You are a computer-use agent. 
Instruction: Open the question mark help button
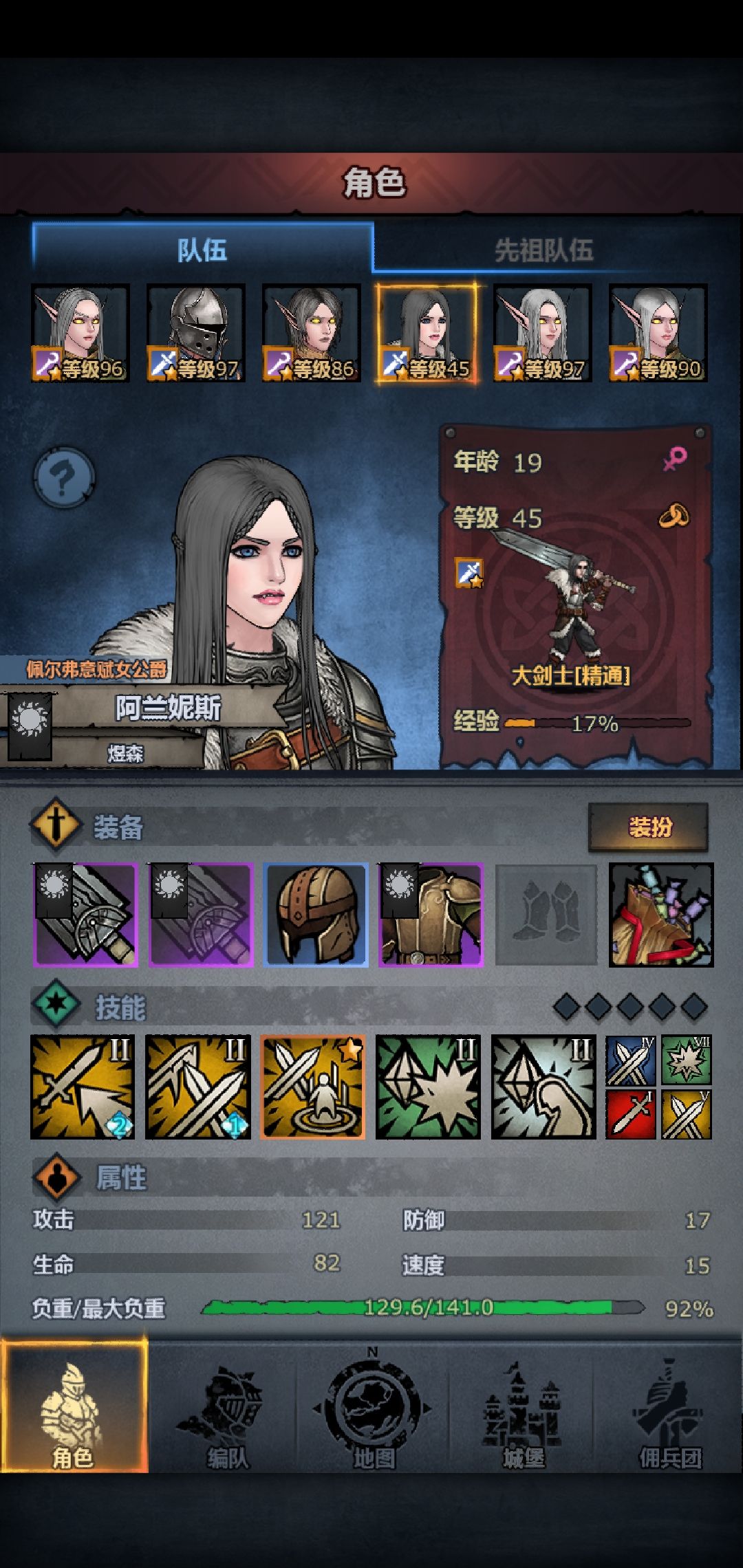64,477
